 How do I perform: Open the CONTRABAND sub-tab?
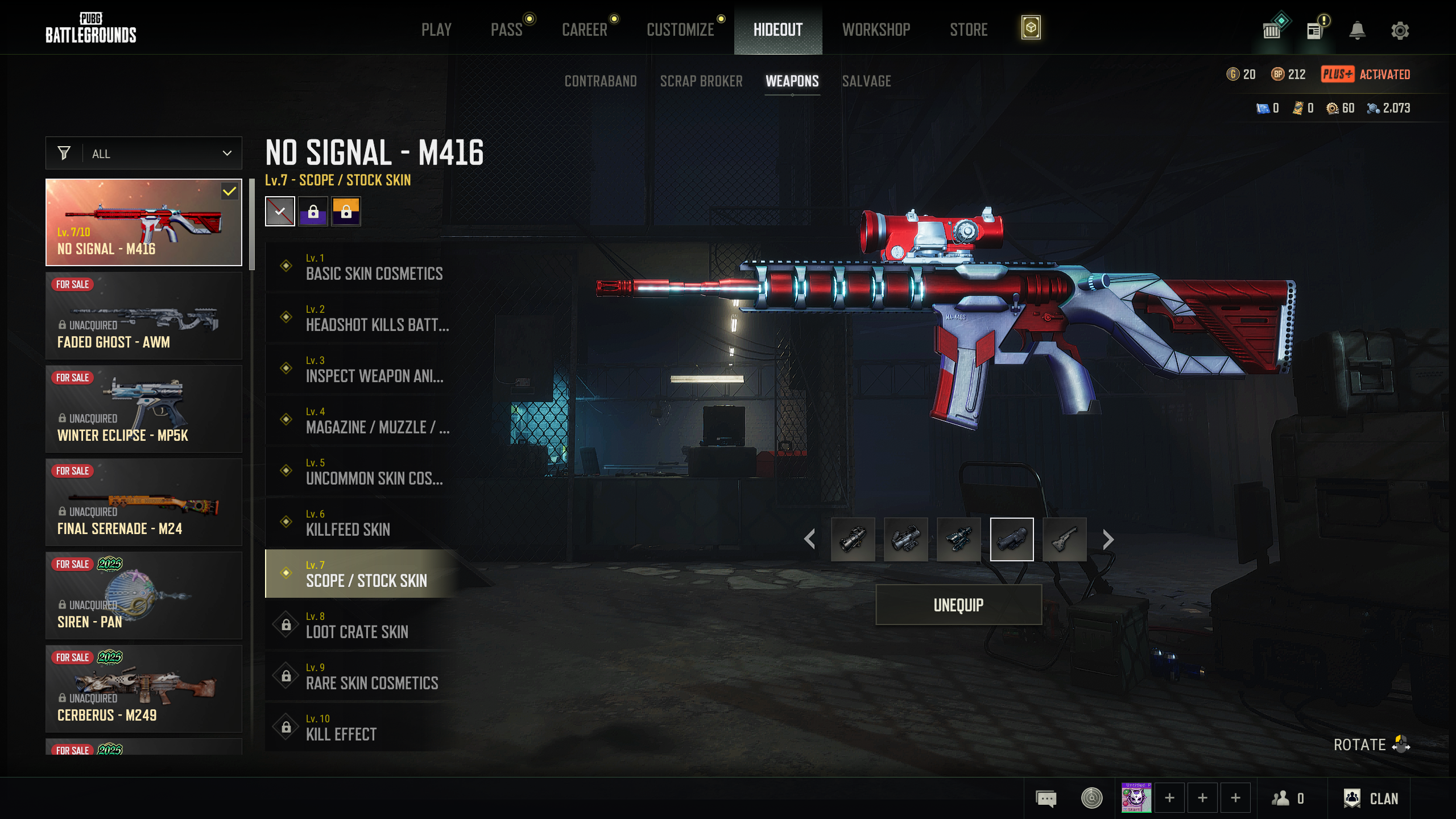tap(601, 81)
